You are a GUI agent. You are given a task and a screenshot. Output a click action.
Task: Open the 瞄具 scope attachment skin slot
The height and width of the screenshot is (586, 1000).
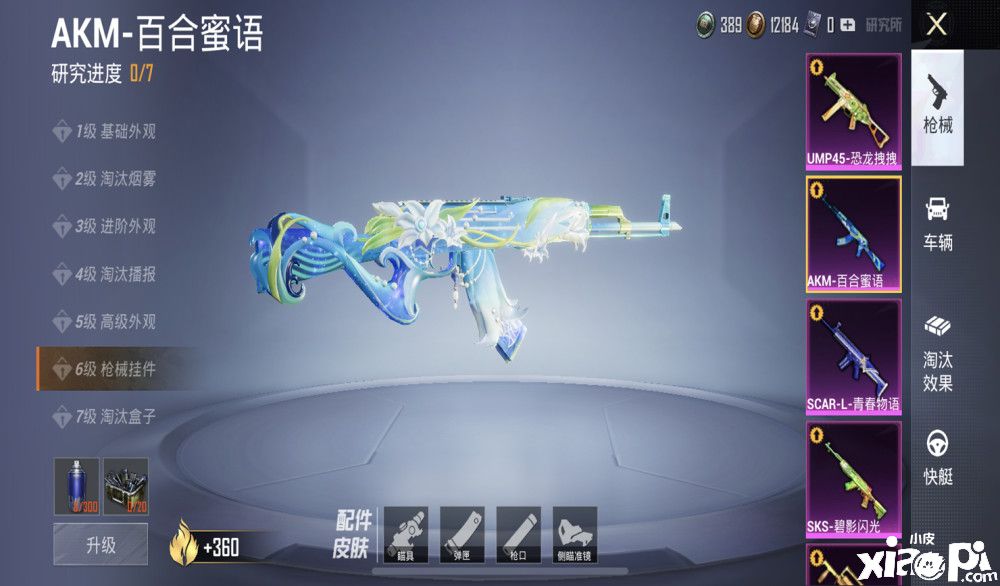[406, 533]
